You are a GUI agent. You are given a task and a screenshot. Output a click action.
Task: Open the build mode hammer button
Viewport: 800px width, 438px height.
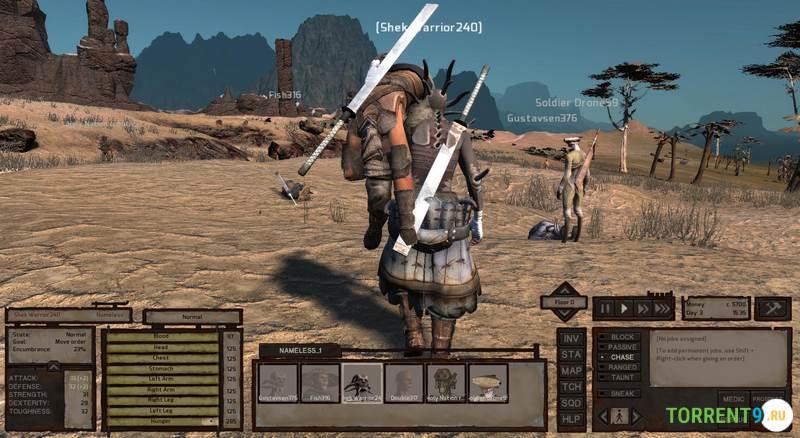coord(773,308)
